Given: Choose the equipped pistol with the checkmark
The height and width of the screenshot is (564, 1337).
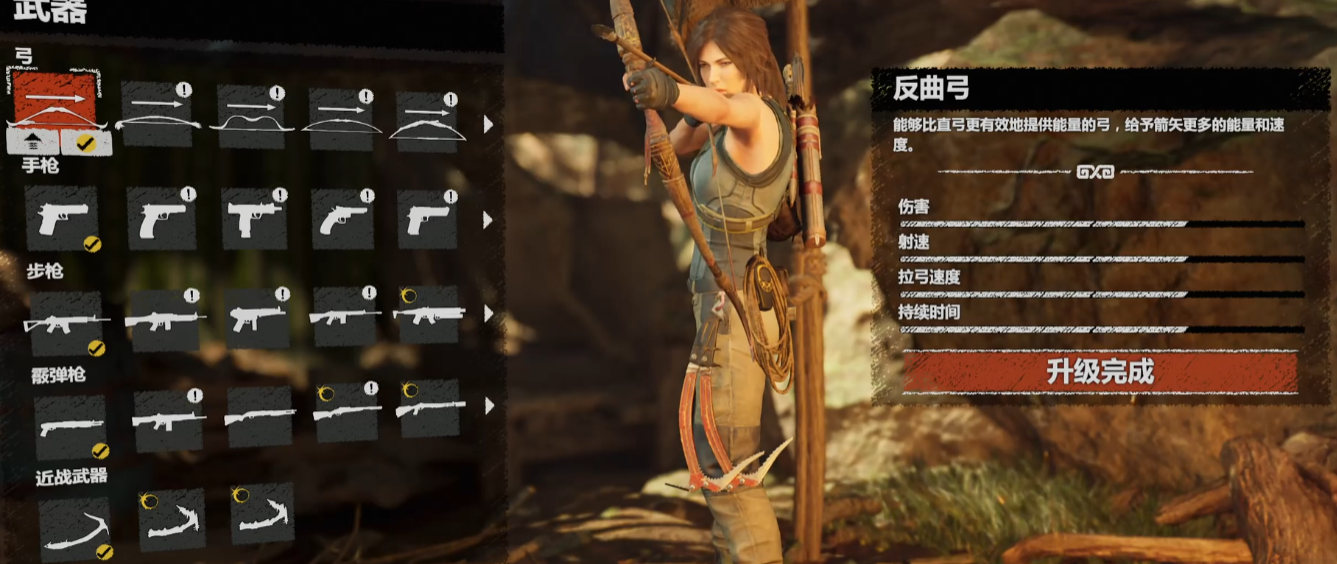Looking at the screenshot, I should (x=62, y=218).
